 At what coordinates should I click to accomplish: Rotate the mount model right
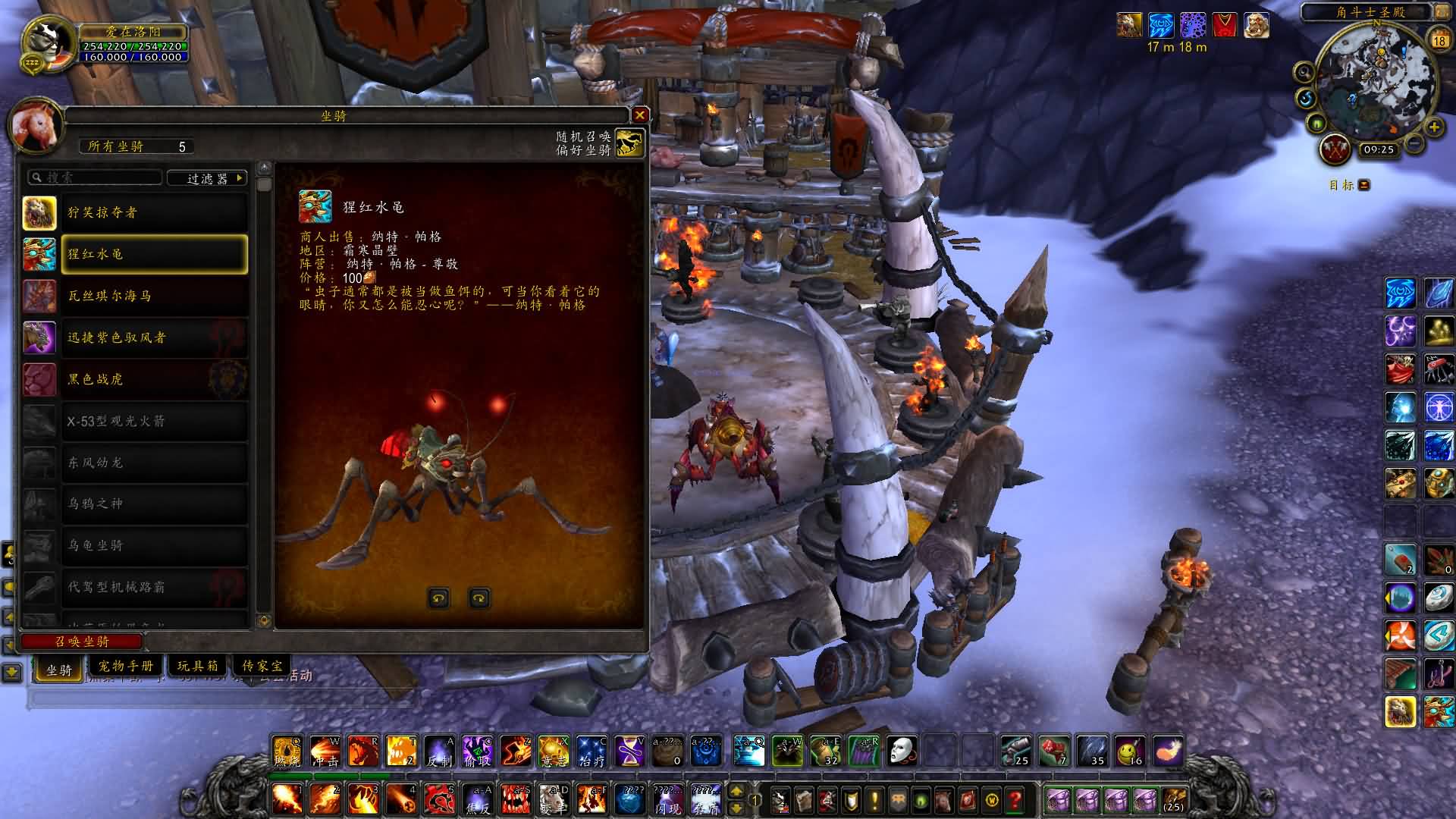pos(479,598)
